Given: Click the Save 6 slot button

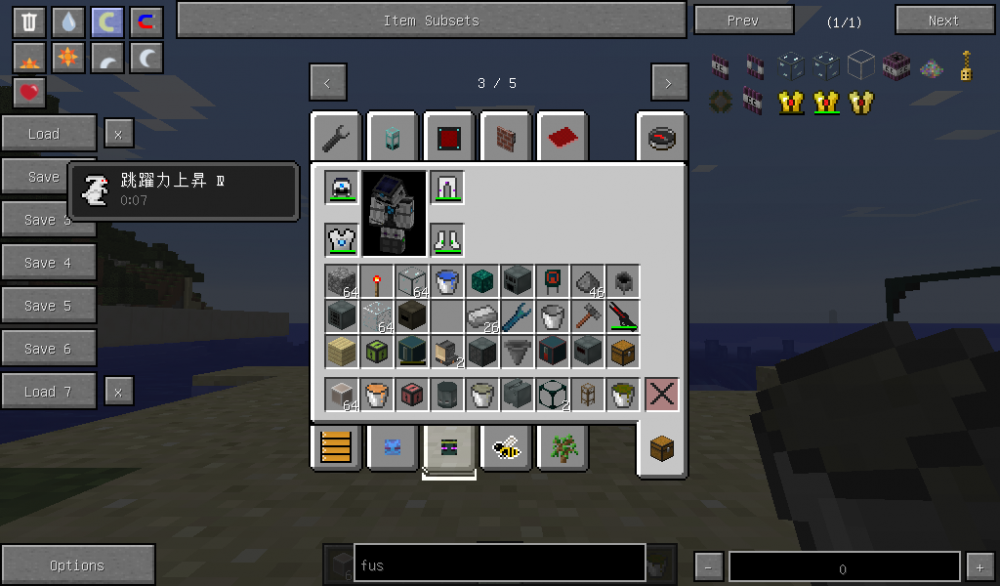Looking at the screenshot, I should tap(48, 349).
